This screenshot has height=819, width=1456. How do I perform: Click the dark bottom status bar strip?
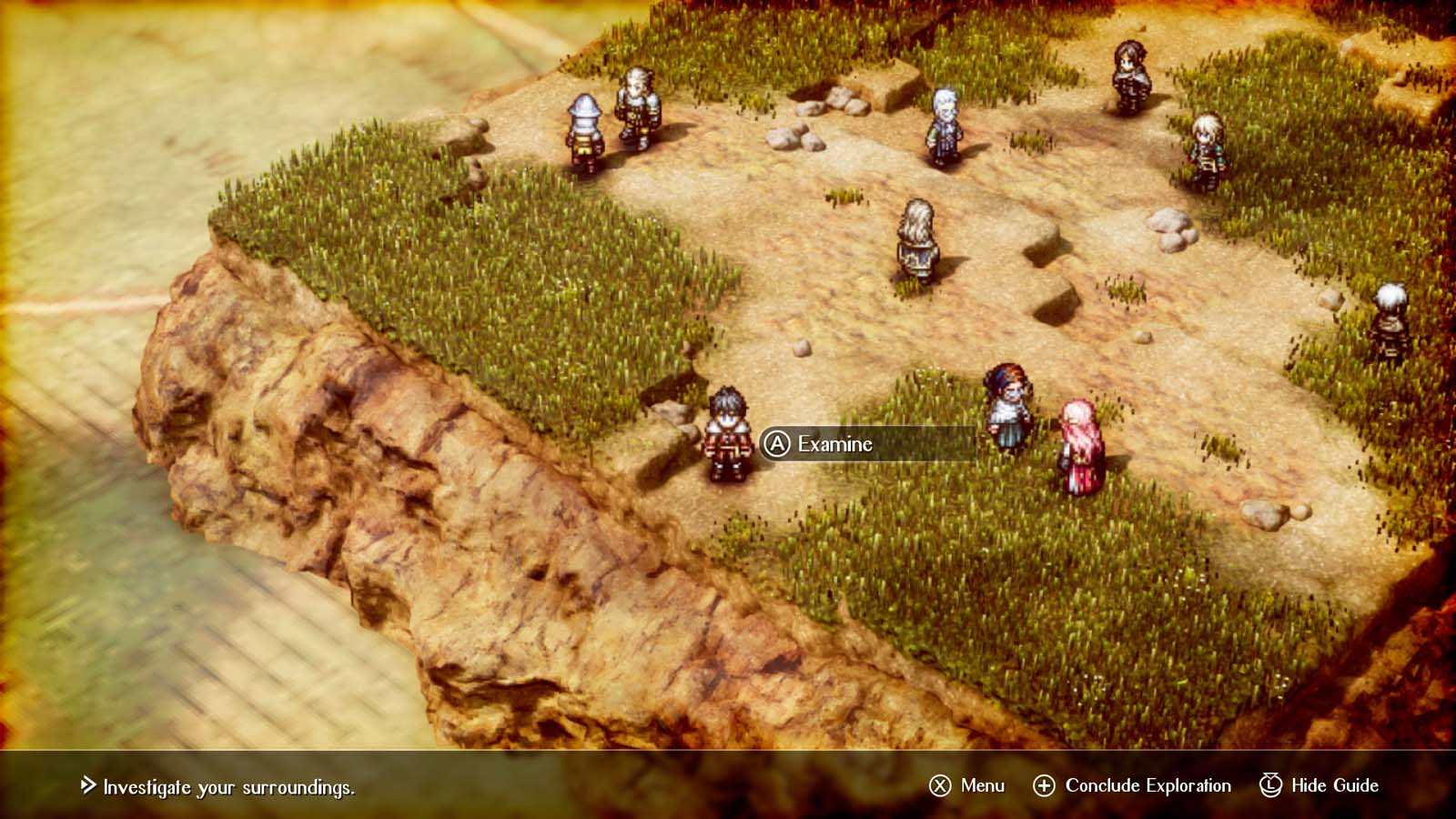637,784
